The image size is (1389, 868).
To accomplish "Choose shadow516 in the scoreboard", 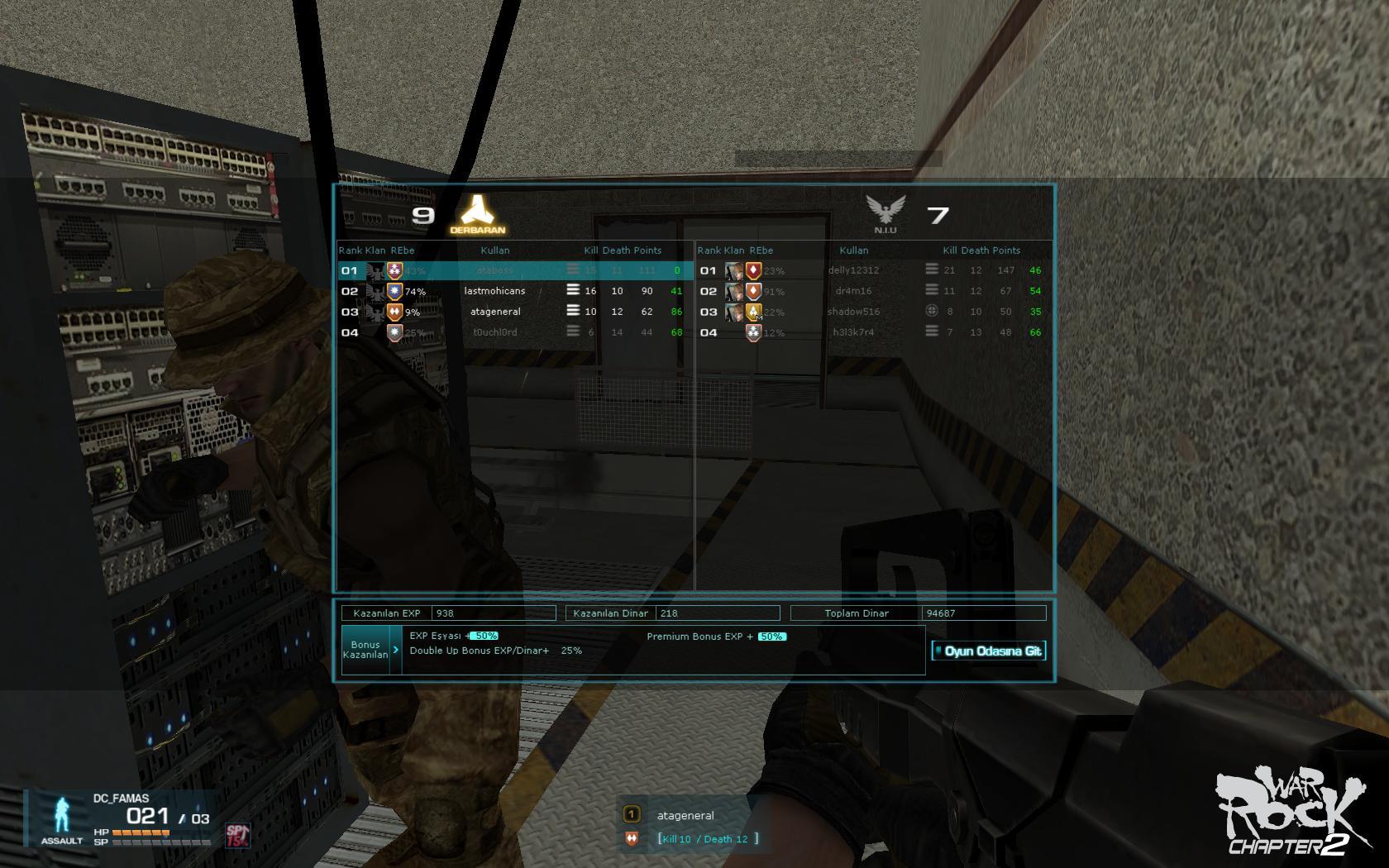I will pos(853,312).
